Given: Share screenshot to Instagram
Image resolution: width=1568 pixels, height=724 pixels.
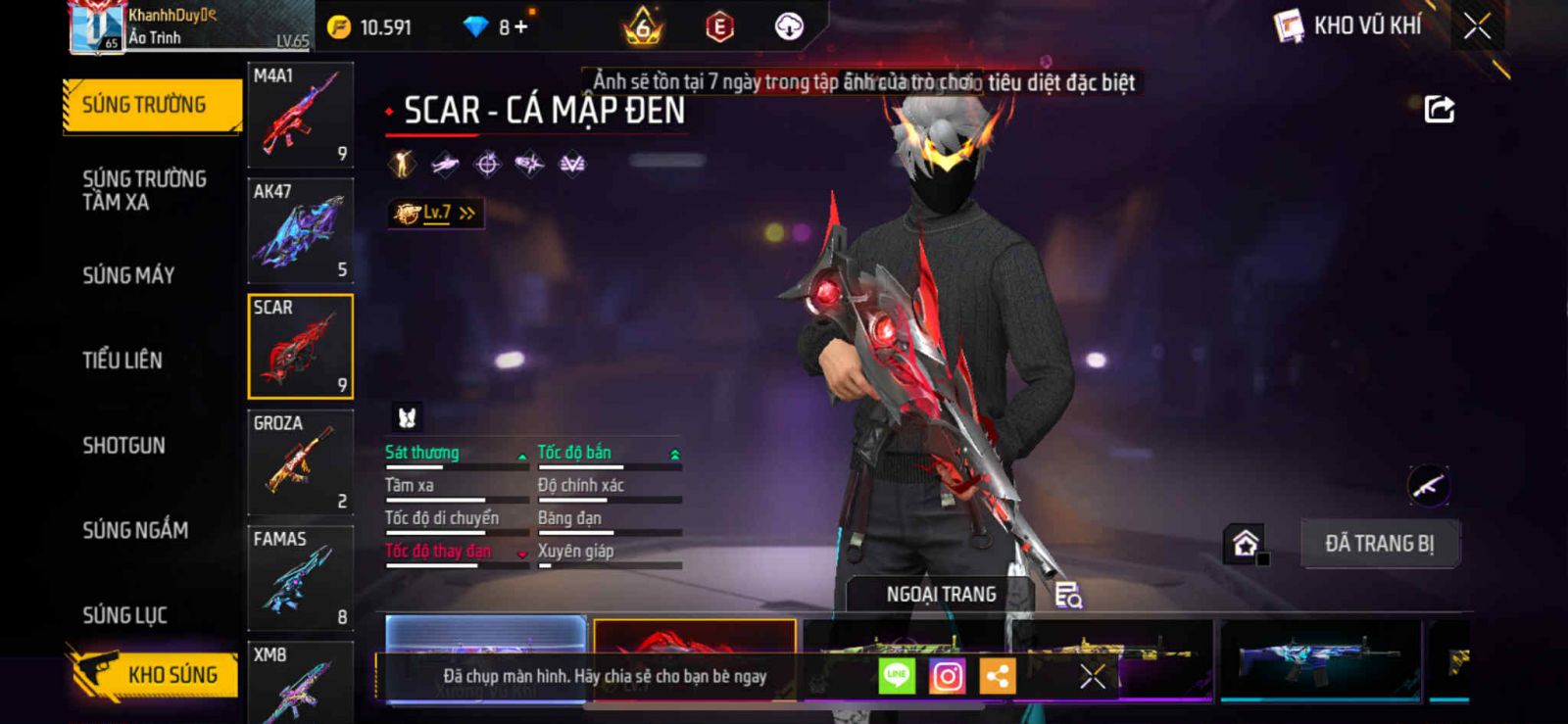Looking at the screenshot, I should pos(947,676).
